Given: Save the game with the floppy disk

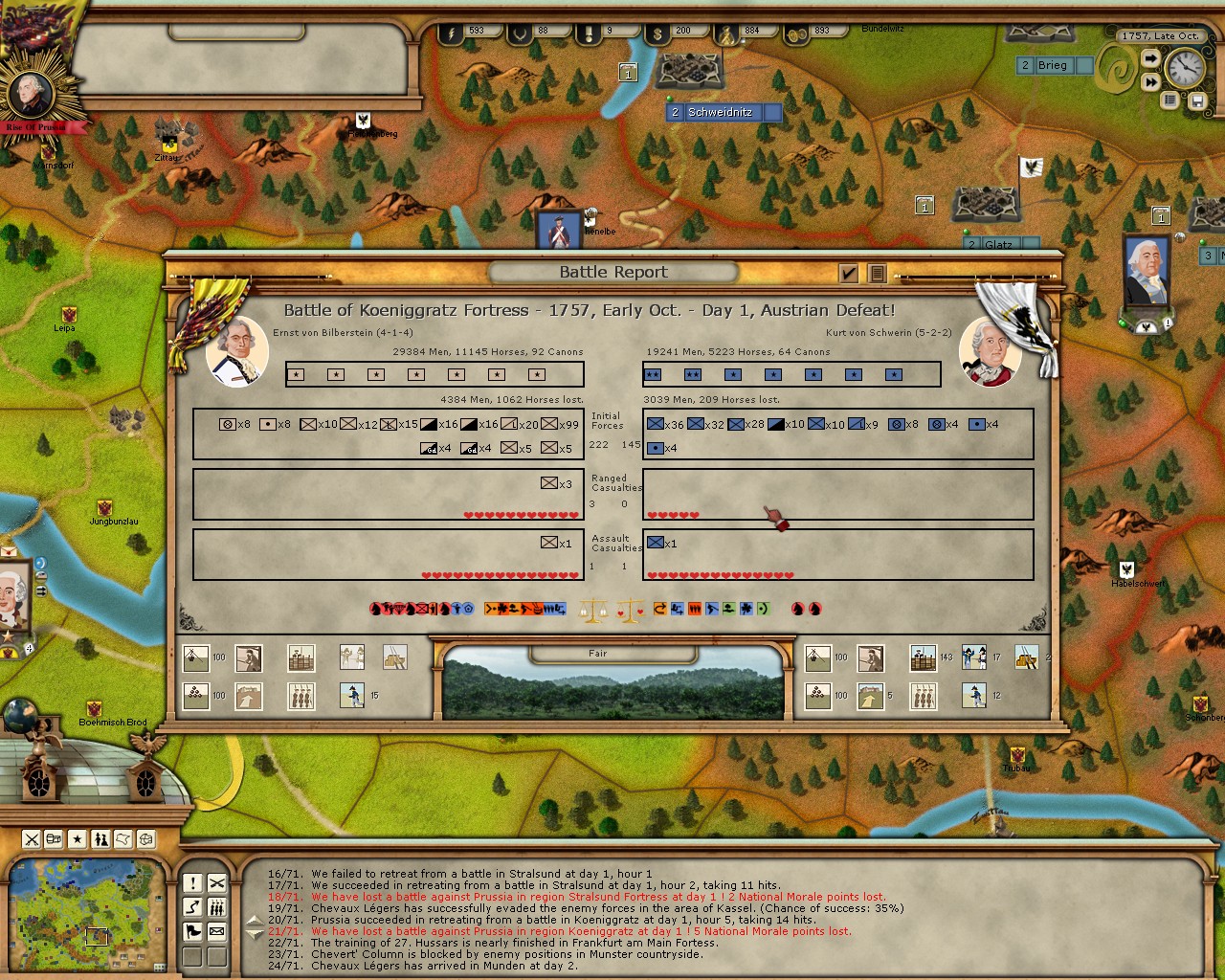Looking at the screenshot, I should point(1196,100).
